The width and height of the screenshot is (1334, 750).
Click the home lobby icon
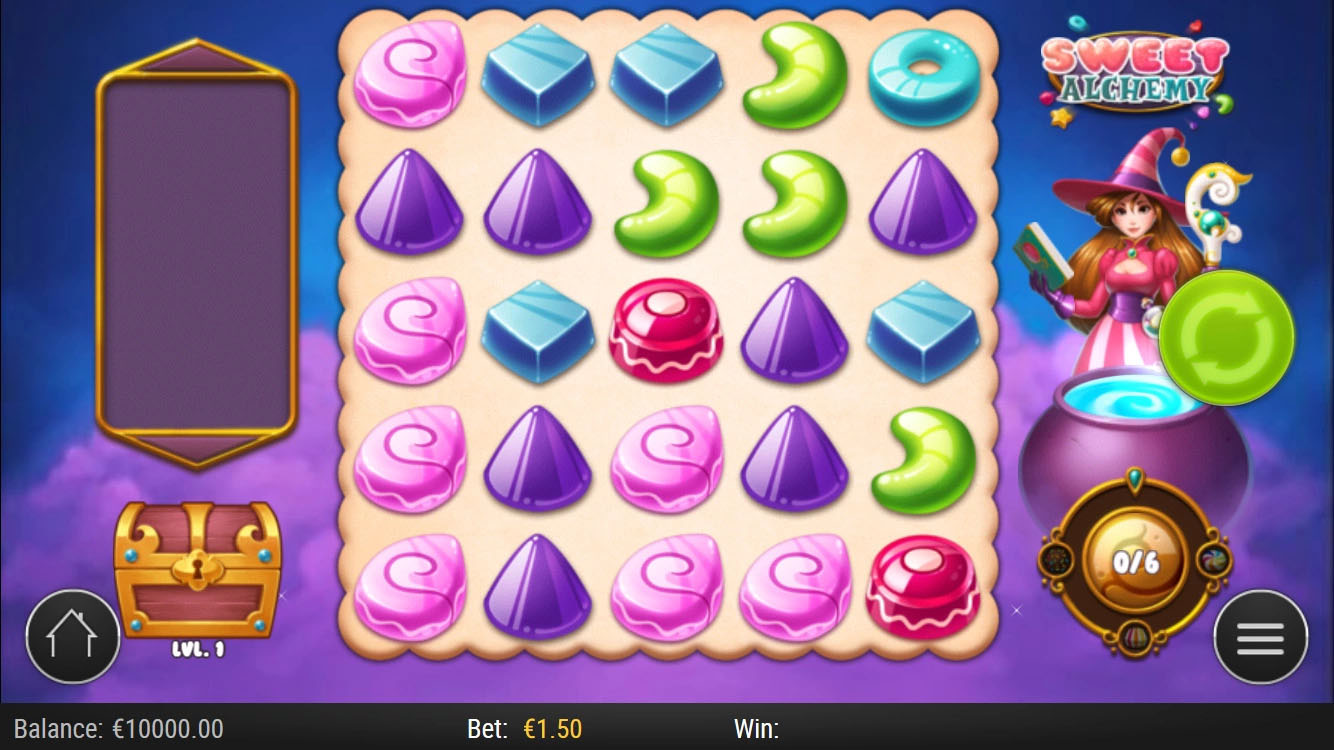click(x=73, y=634)
